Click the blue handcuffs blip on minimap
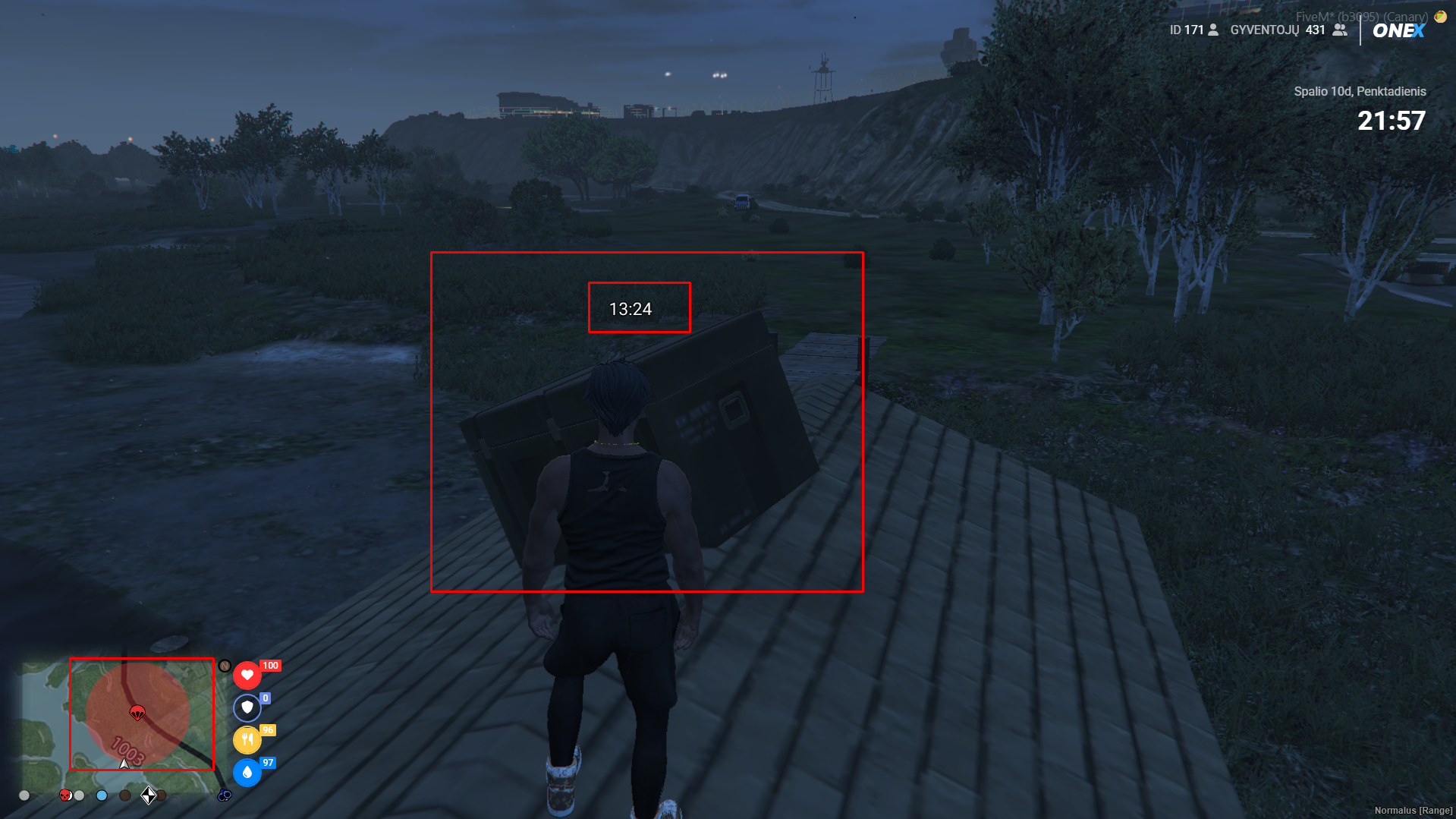This screenshot has width=1456, height=819. point(225,795)
